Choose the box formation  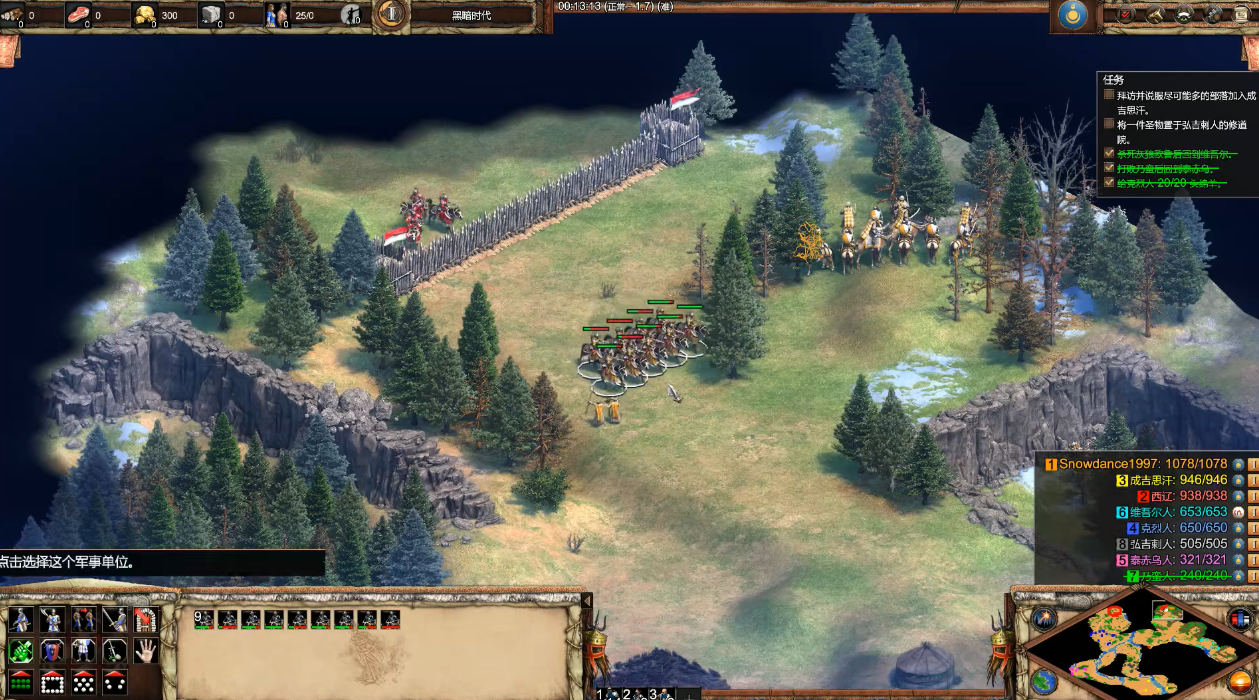click(52, 682)
